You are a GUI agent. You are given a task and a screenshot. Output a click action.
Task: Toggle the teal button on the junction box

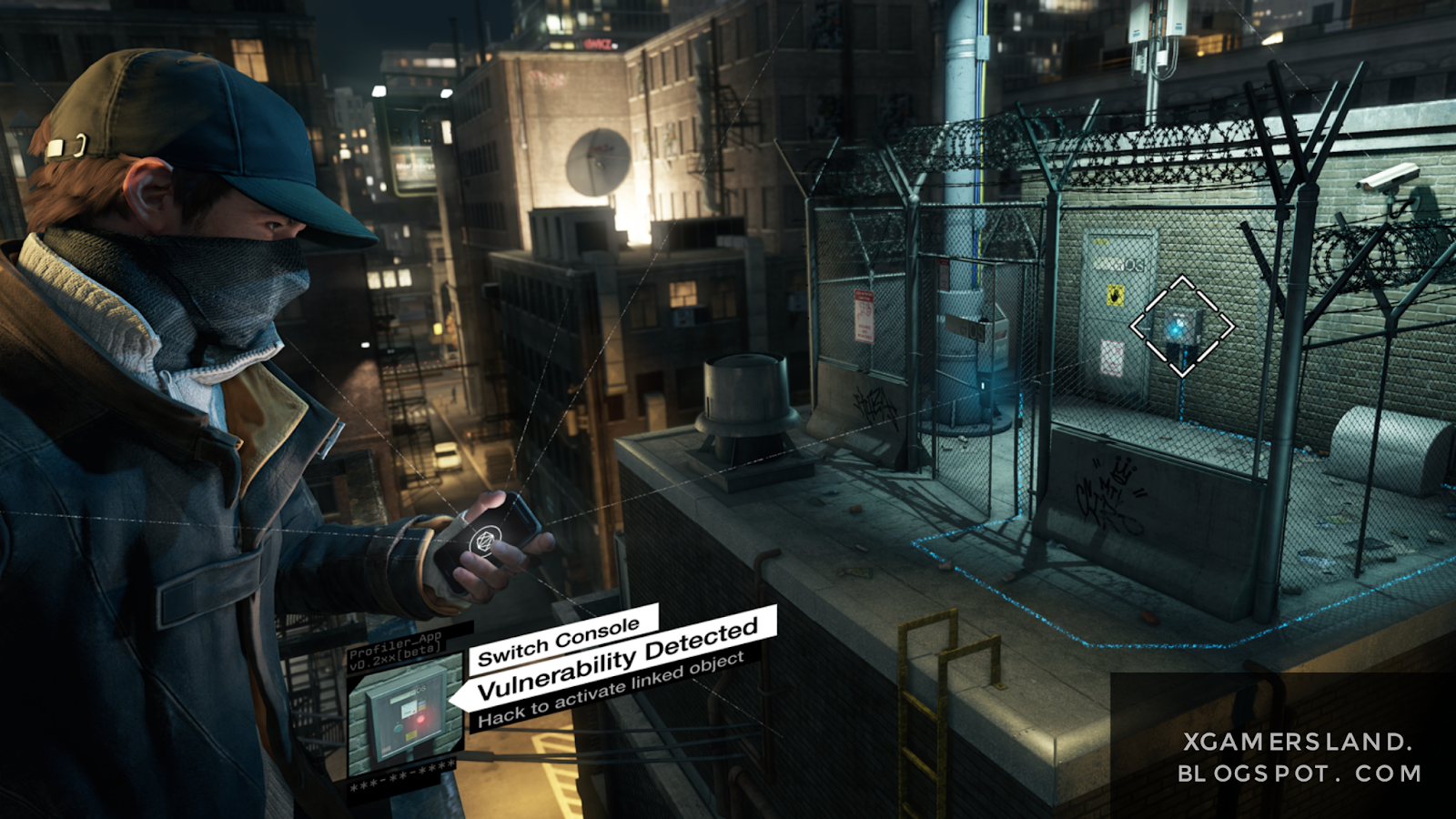[x=399, y=729]
